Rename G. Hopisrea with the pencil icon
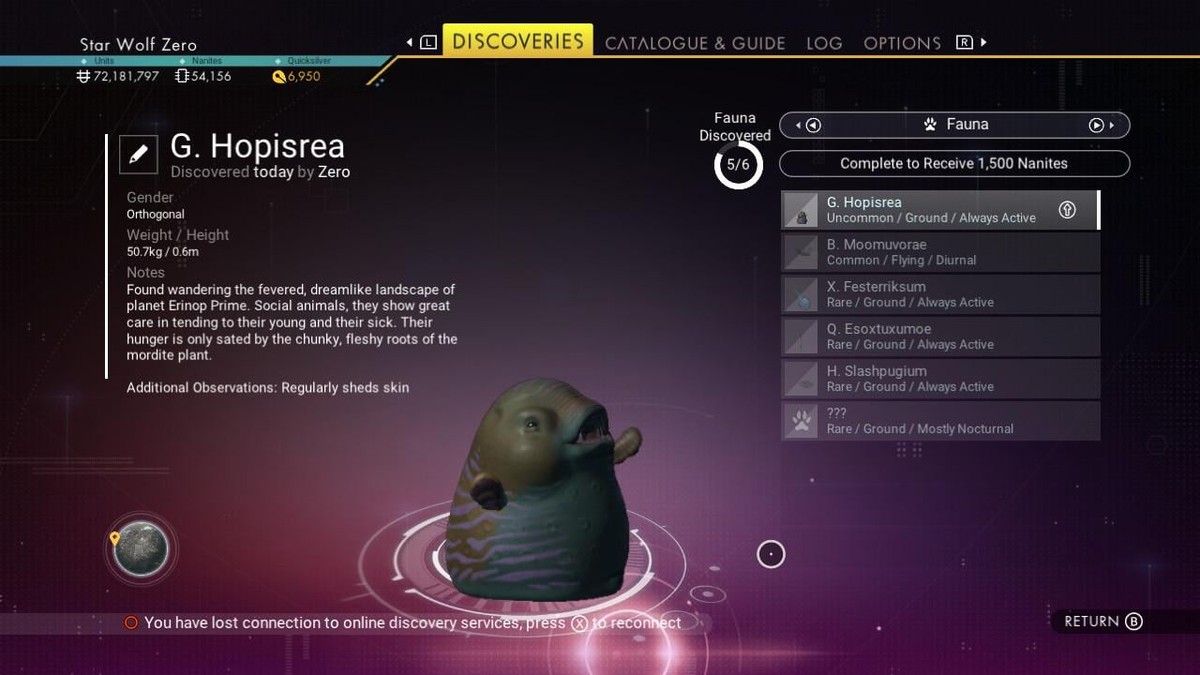Viewport: 1200px width, 675px height. (x=138, y=154)
